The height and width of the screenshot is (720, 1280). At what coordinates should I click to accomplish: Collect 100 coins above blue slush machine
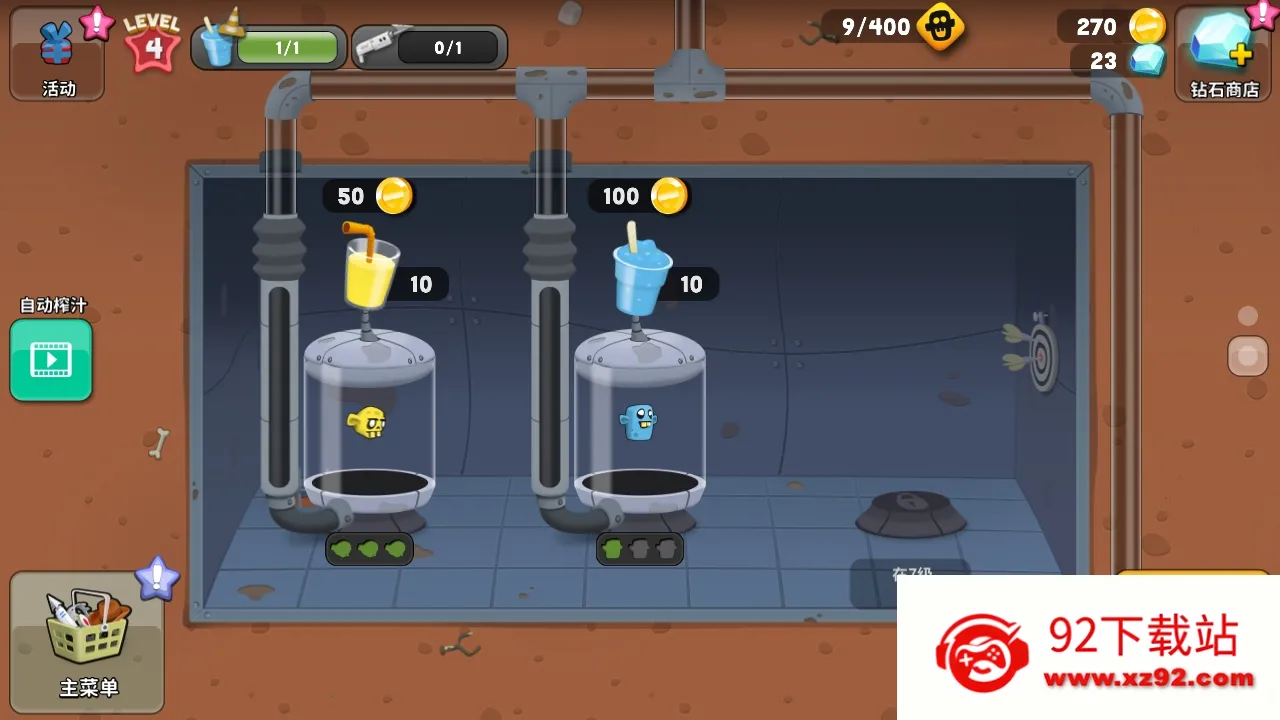(639, 196)
